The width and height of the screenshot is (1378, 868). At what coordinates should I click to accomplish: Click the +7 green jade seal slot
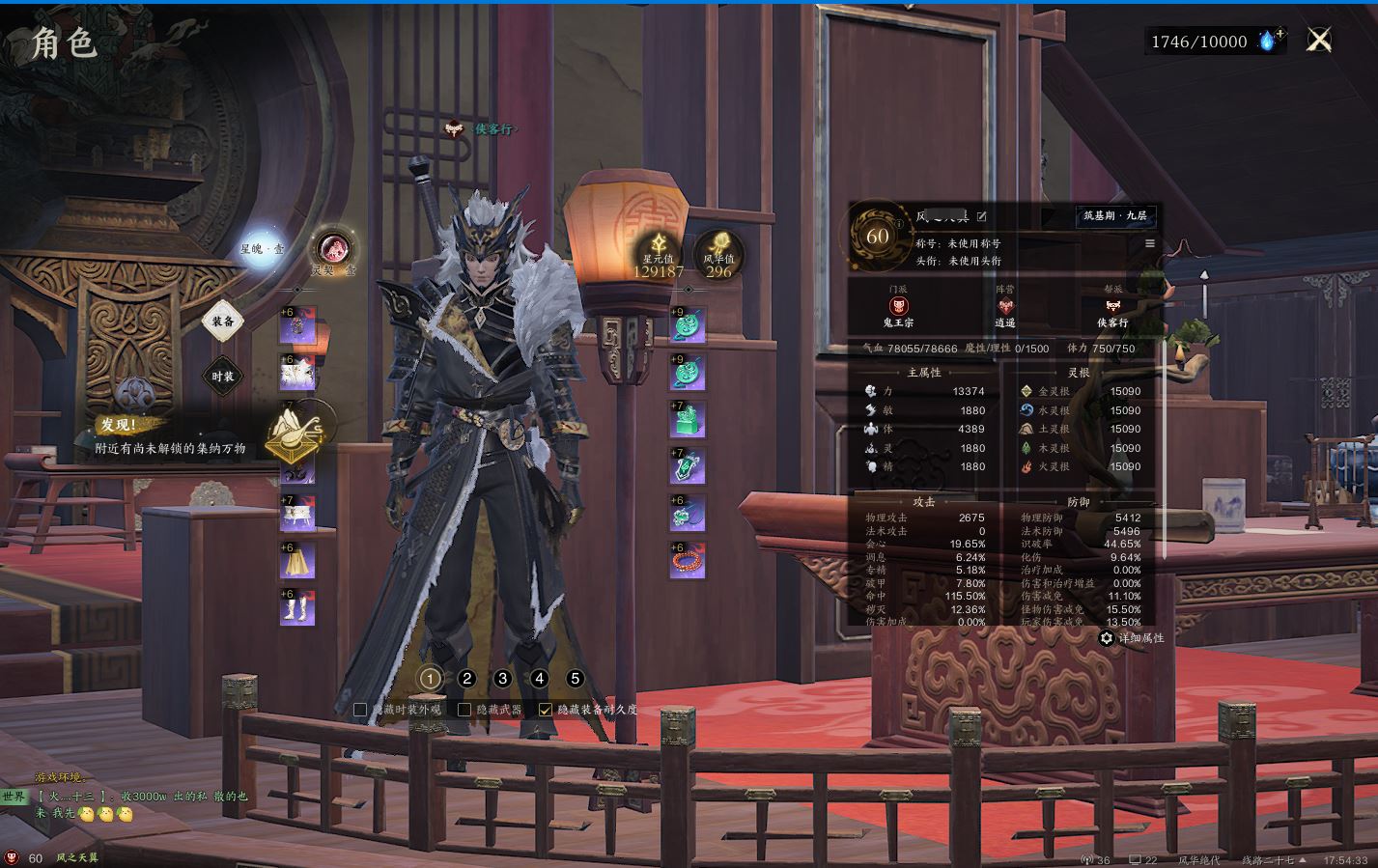click(x=688, y=420)
